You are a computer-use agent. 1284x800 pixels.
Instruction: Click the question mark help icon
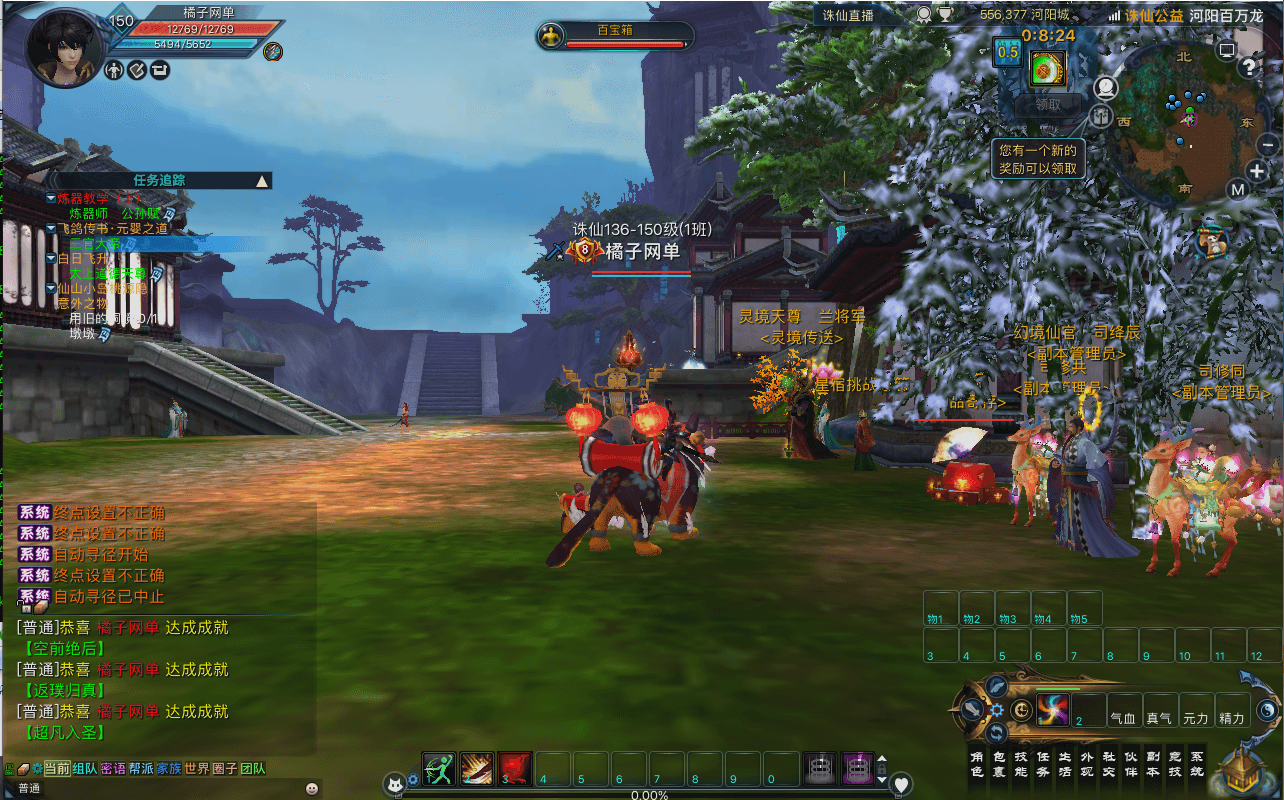pyautogui.click(x=1248, y=68)
